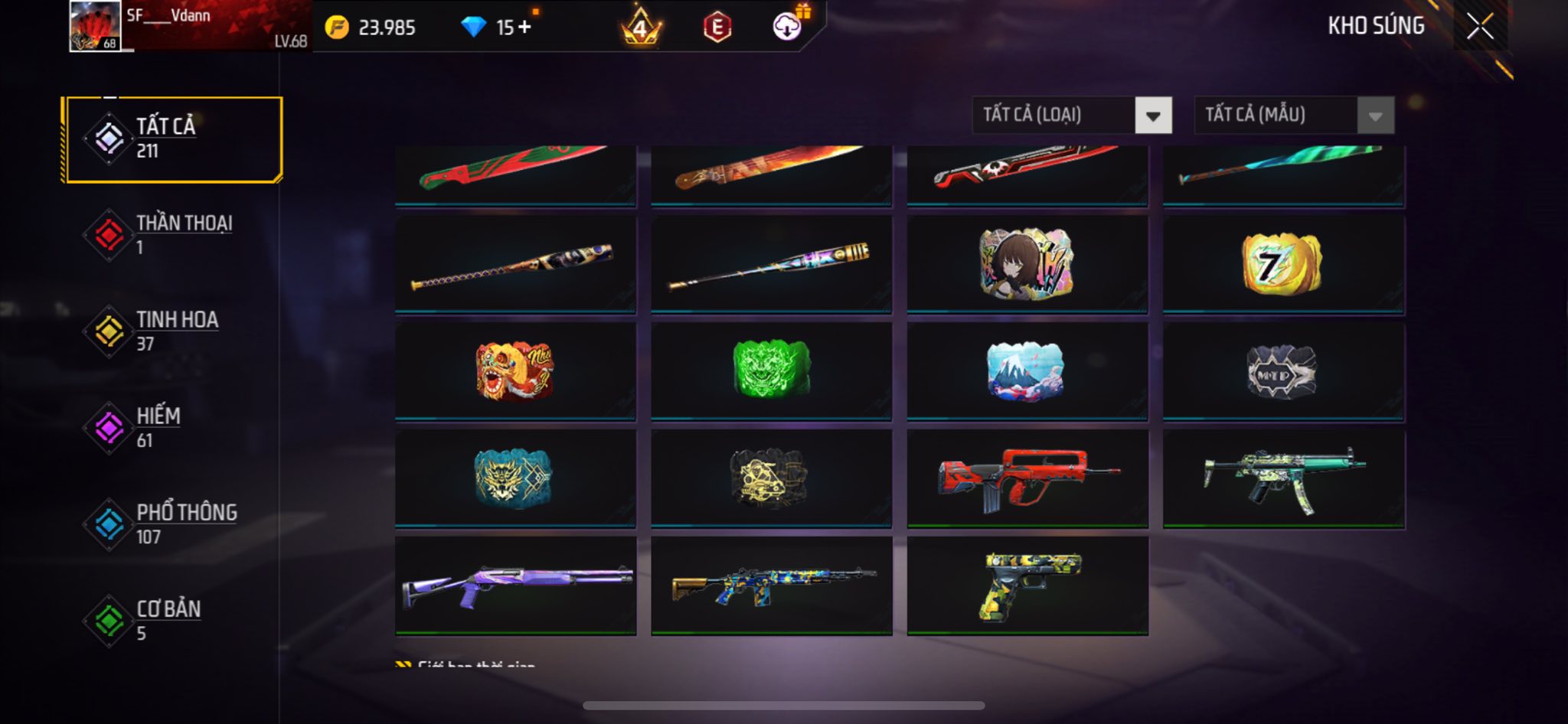The width and height of the screenshot is (1568, 724).
Task: Choose the purple shotgun skin
Action: pyautogui.click(x=515, y=585)
